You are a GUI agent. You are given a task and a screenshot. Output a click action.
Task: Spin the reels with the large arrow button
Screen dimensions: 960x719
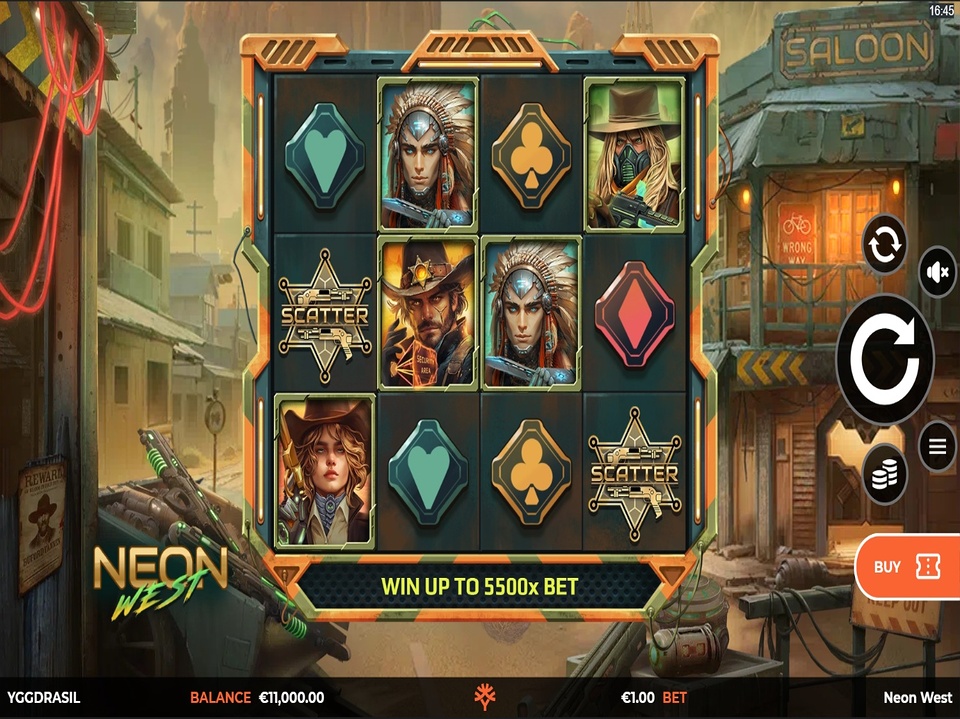click(885, 359)
